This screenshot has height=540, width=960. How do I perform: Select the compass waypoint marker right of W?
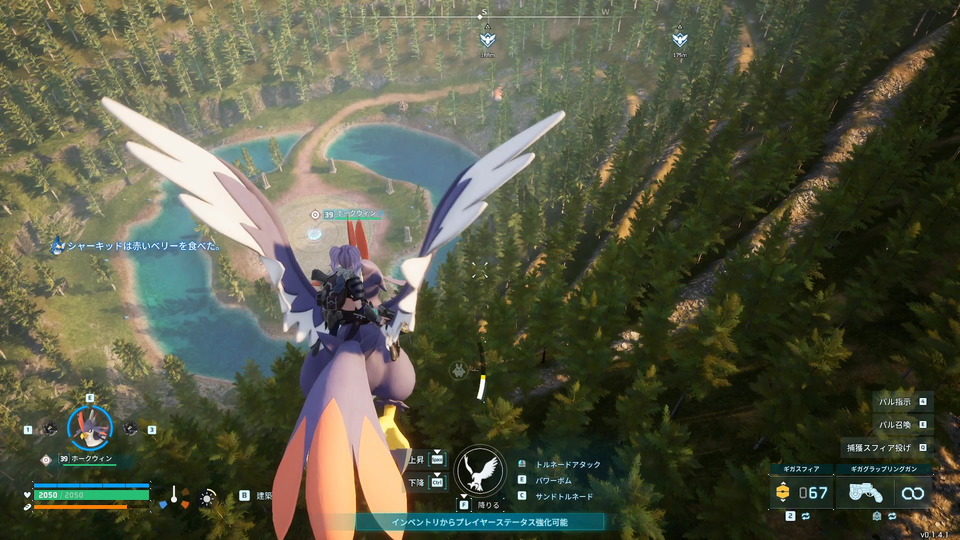tap(680, 40)
